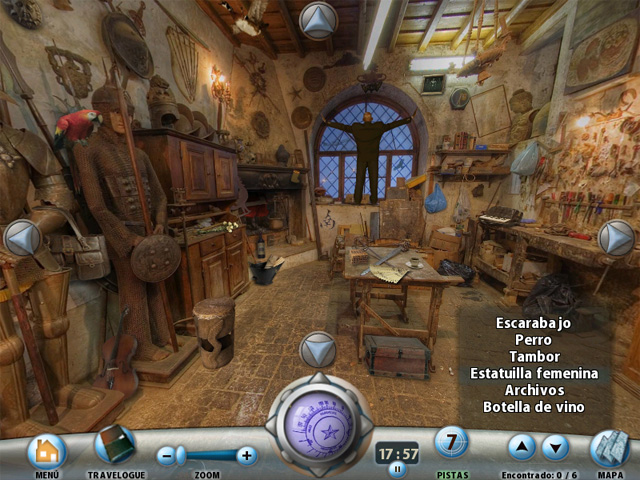Pause the game timer
Viewport: 640px width, 480px height.
[397, 468]
